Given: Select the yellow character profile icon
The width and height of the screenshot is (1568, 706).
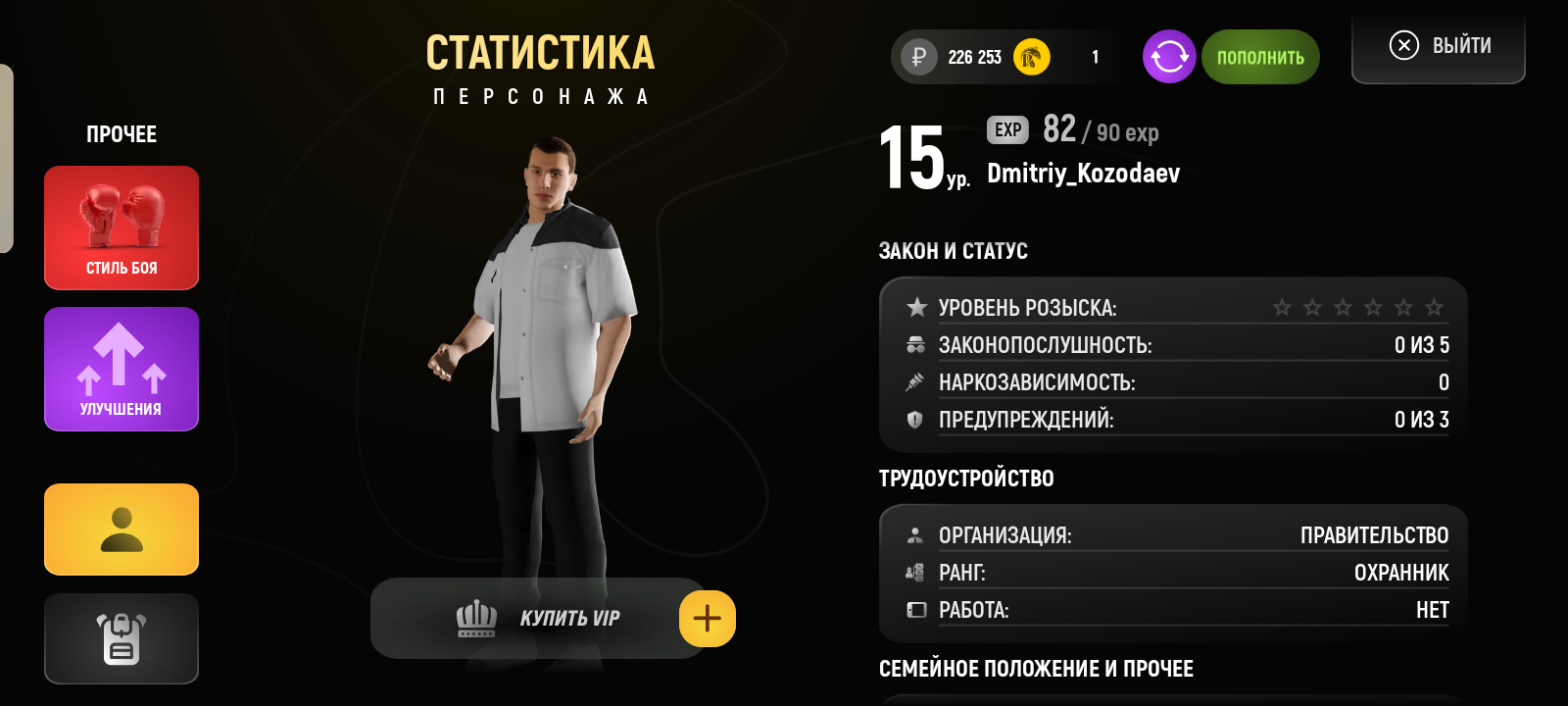Looking at the screenshot, I should [x=121, y=529].
